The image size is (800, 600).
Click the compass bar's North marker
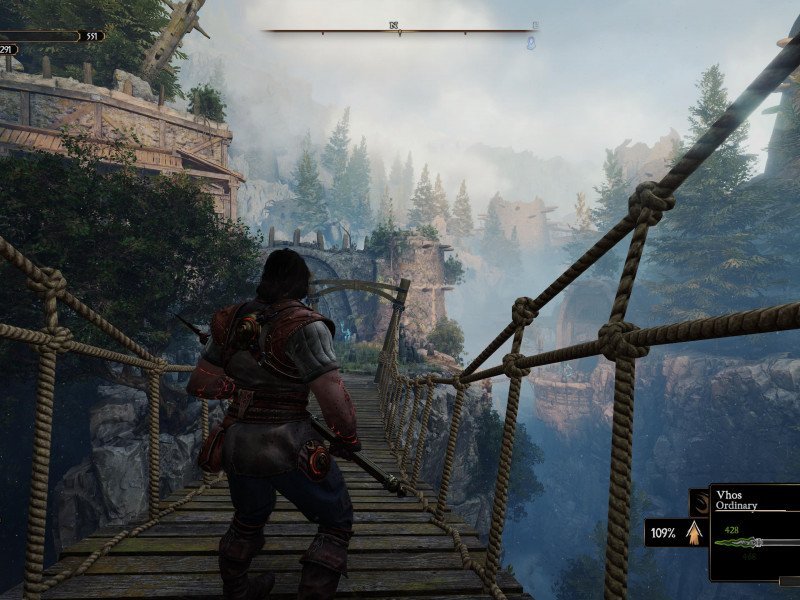(394, 26)
